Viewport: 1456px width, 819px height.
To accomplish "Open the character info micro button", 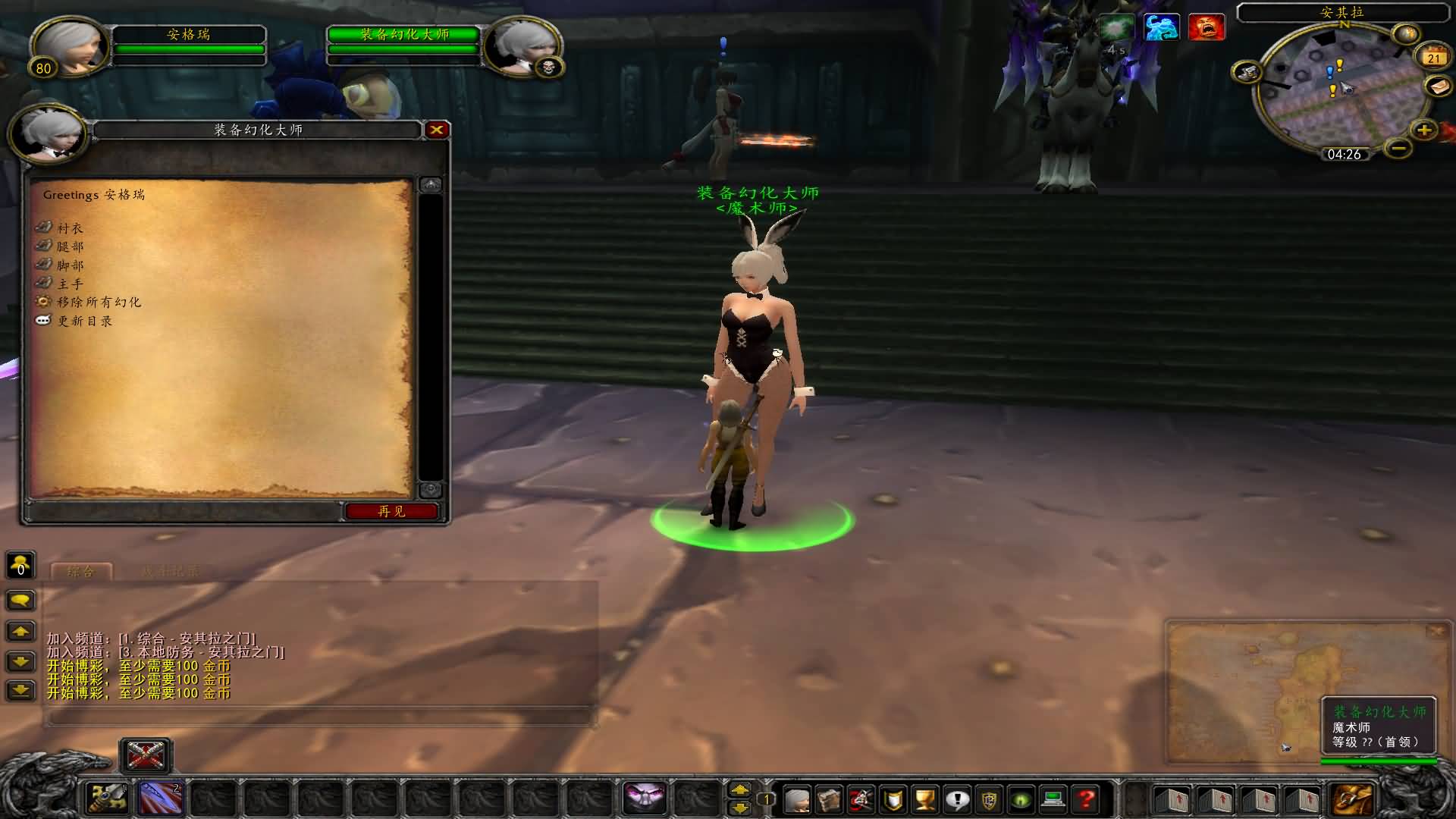I will 797,799.
